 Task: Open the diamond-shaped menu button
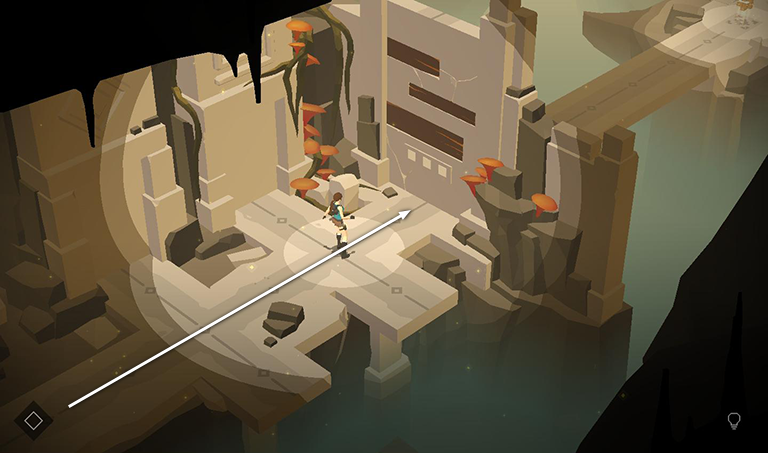pos(33,420)
